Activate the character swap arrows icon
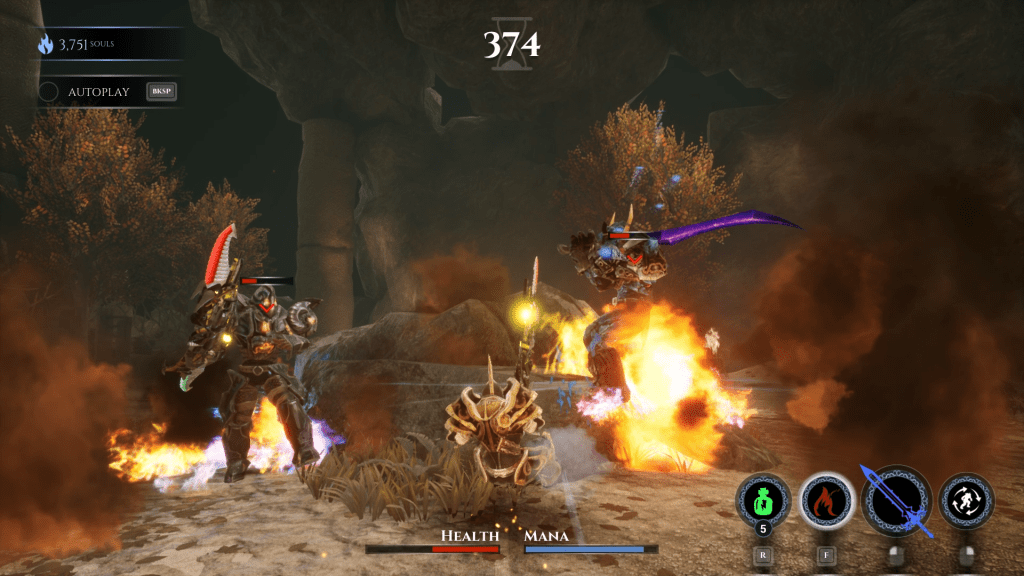The image size is (1024, 576). (x=966, y=500)
